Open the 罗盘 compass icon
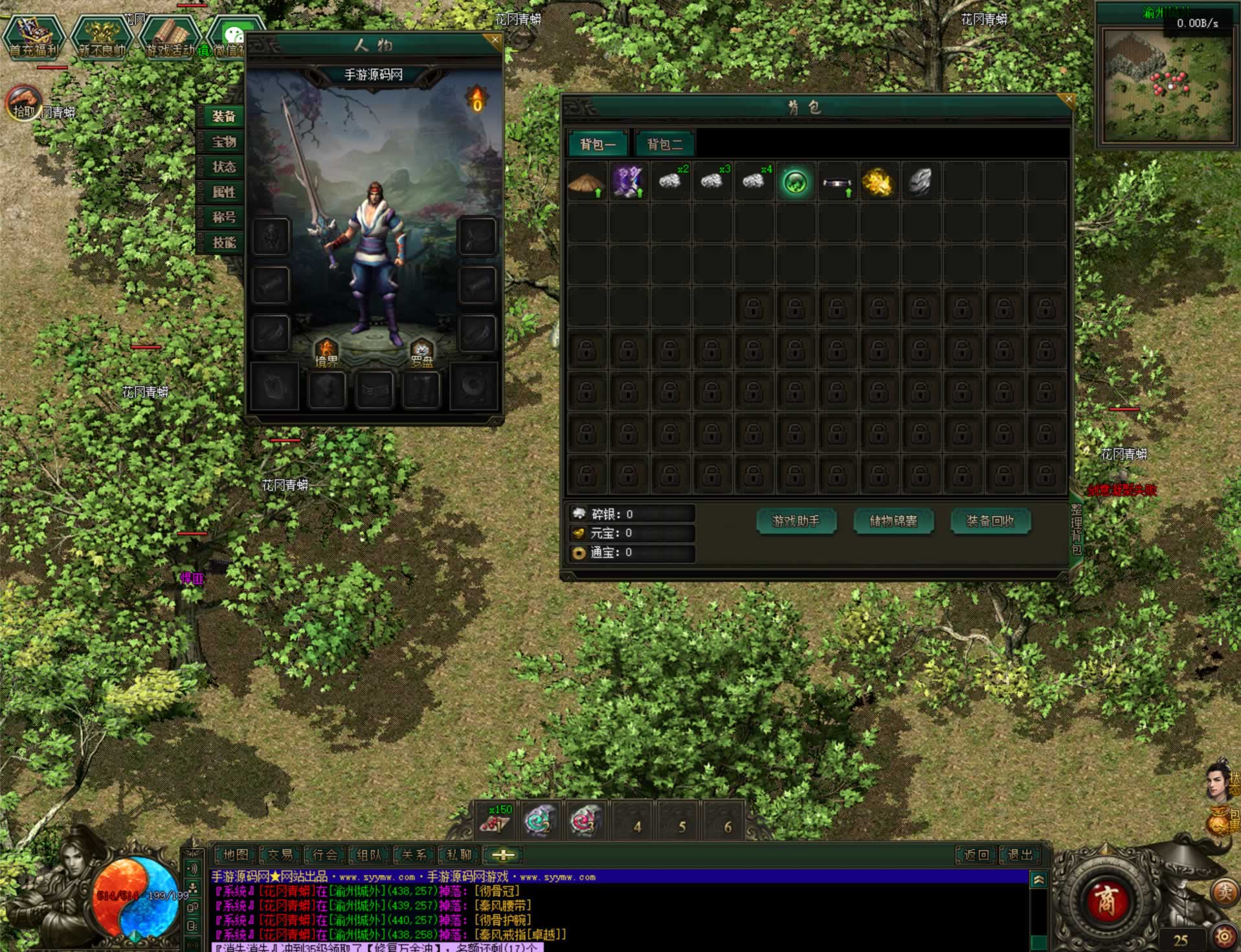Screen dimensions: 1241x952 [x=421, y=353]
